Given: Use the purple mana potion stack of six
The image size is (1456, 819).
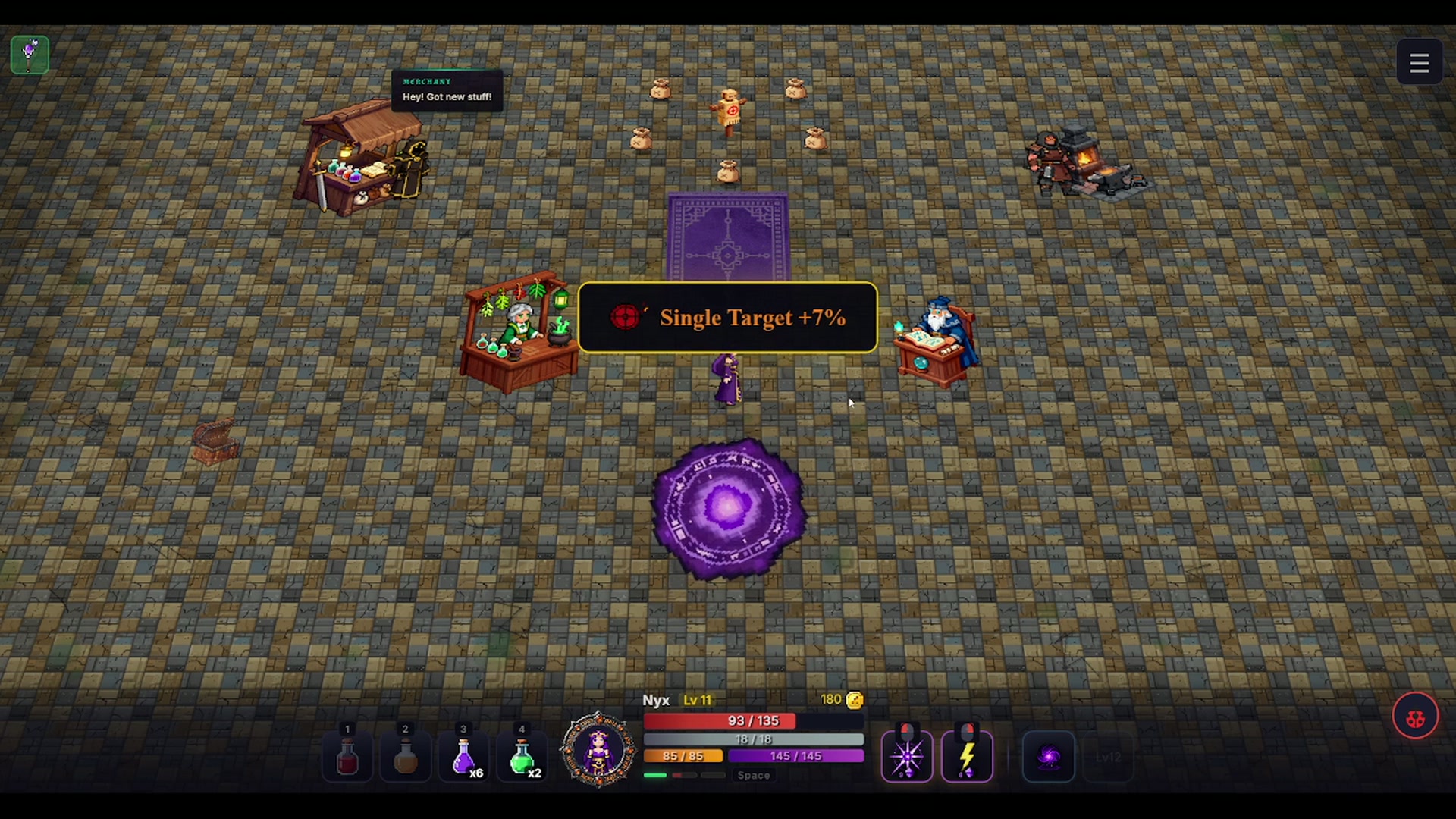Looking at the screenshot, I should click(463, 757).
